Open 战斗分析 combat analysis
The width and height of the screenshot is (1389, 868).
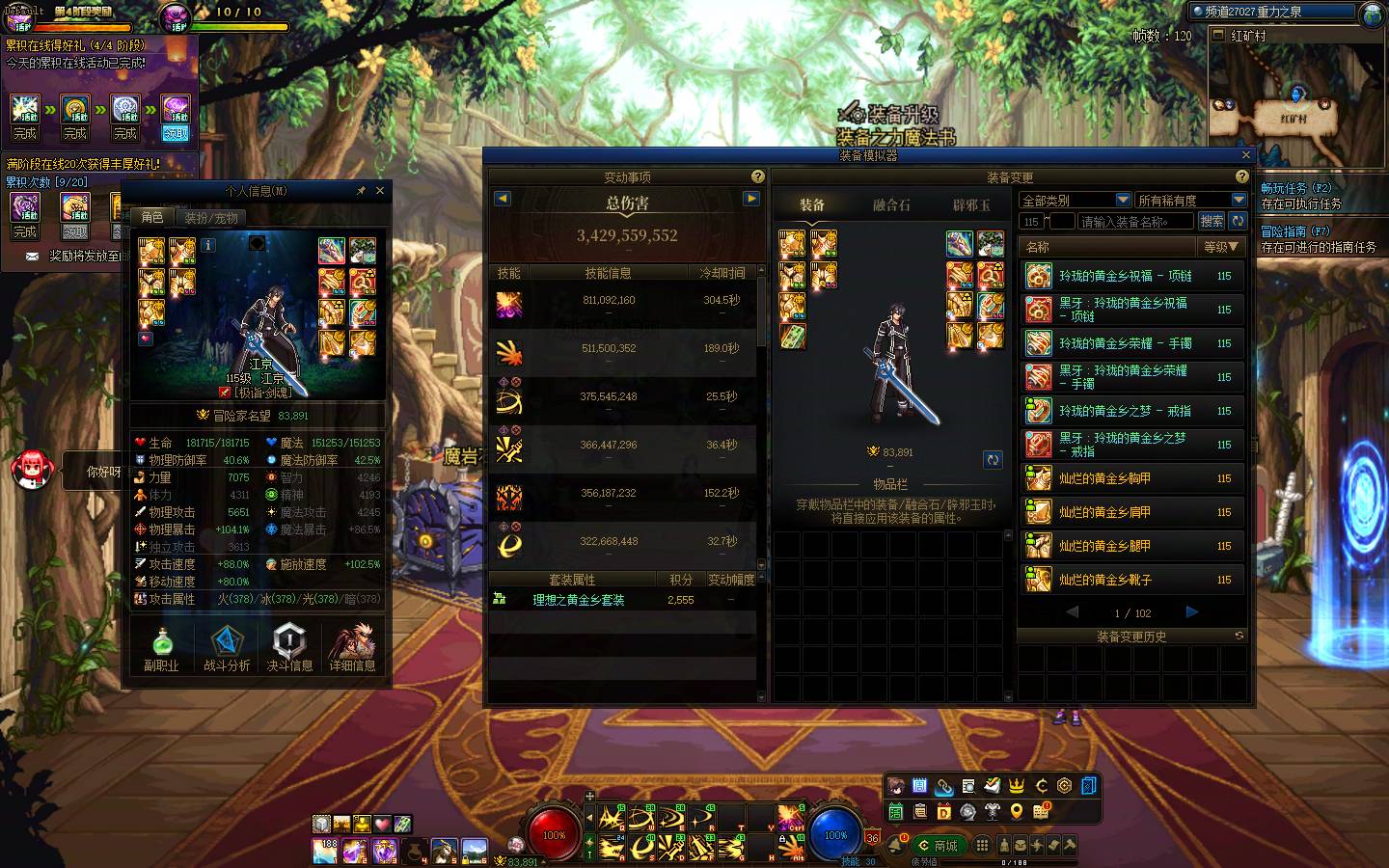227,648
